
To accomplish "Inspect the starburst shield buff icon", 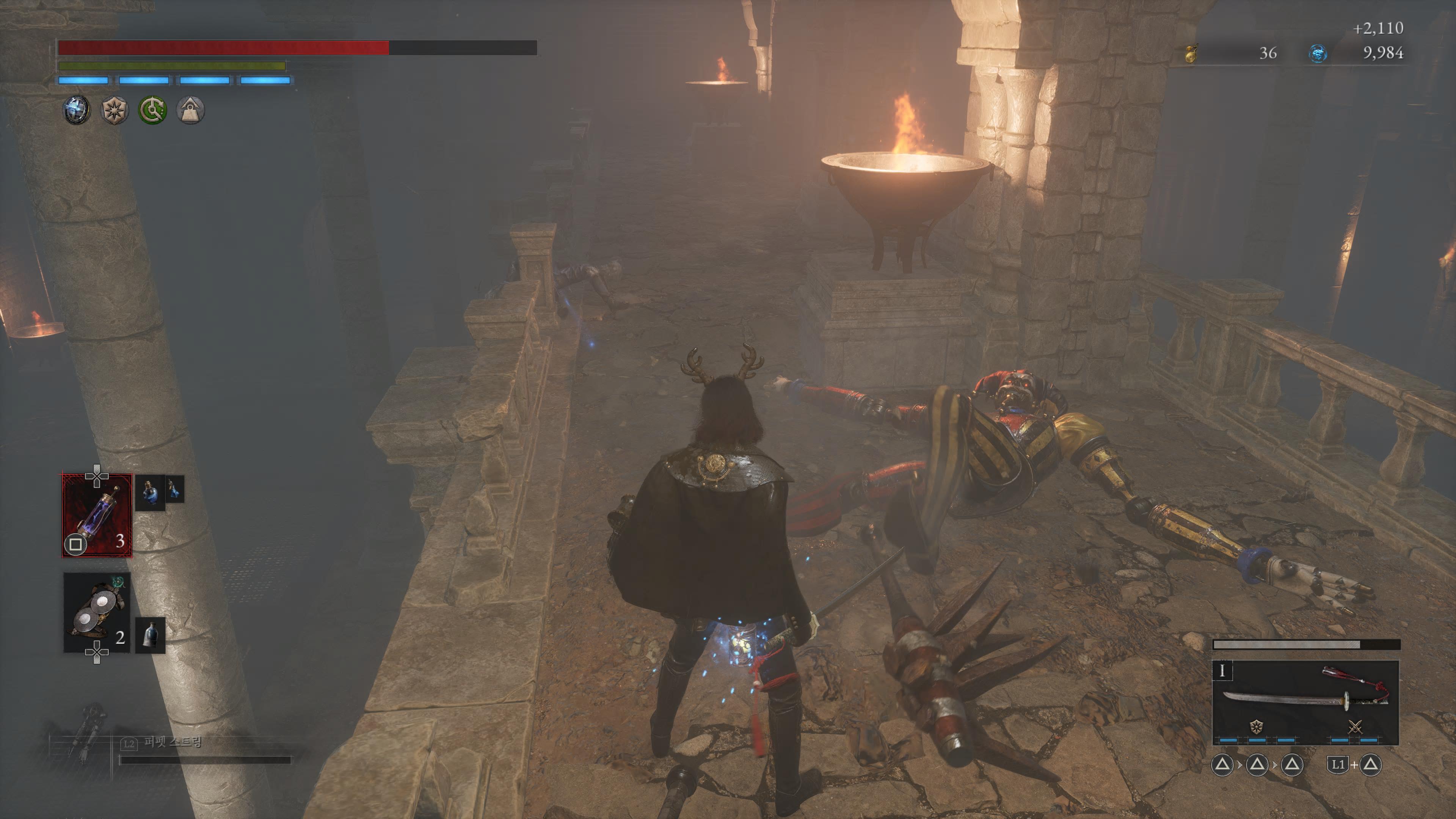I will click(x=114, y=110).
